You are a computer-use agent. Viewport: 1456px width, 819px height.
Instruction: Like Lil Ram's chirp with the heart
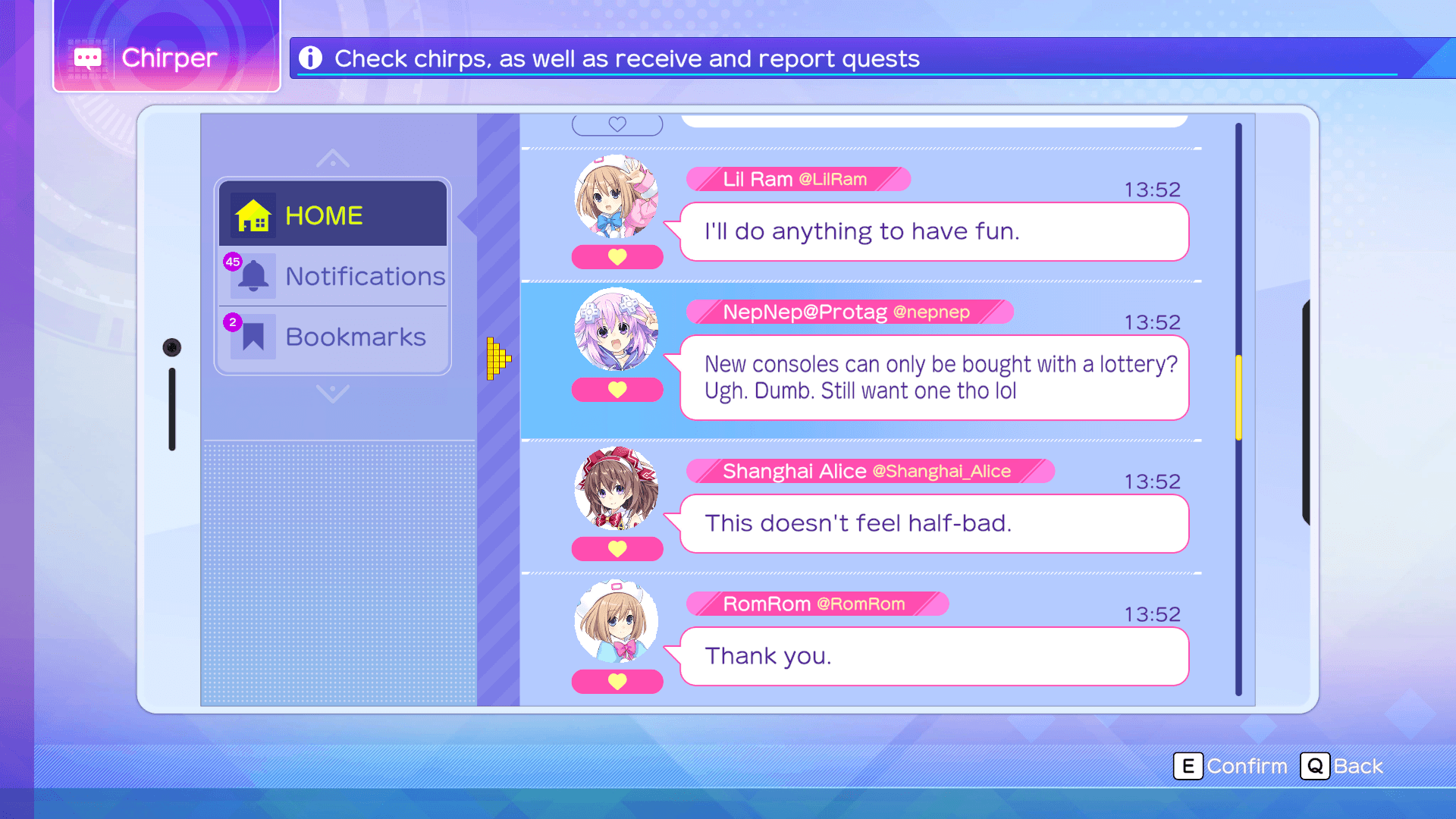tap(617, 257)
